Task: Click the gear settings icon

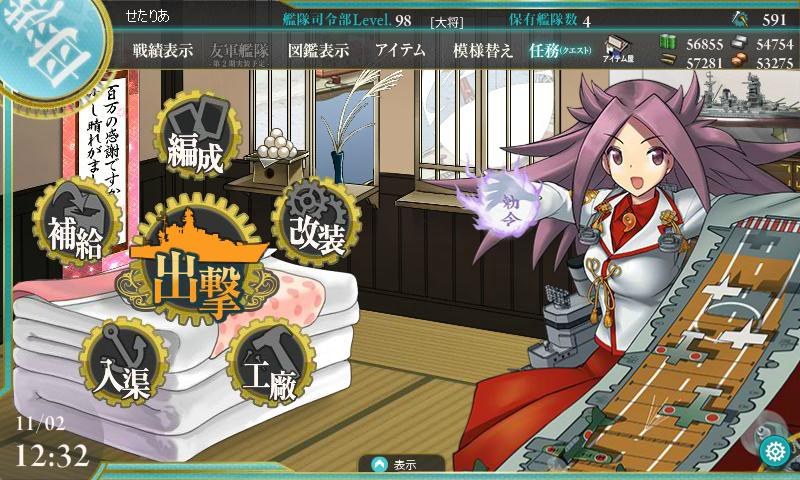Action: pos(773,452)
